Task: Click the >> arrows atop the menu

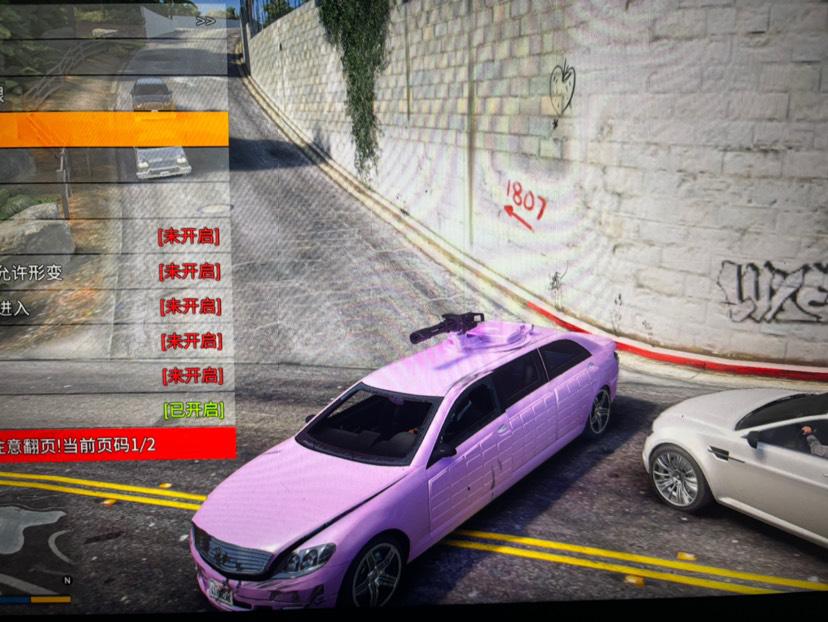Action: pos(205,20)
